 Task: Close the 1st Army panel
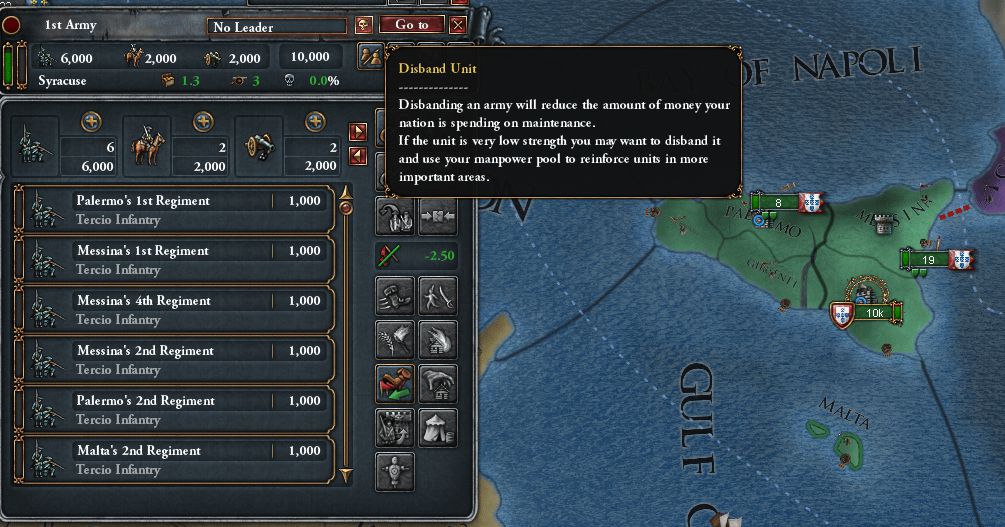(458, 25)
